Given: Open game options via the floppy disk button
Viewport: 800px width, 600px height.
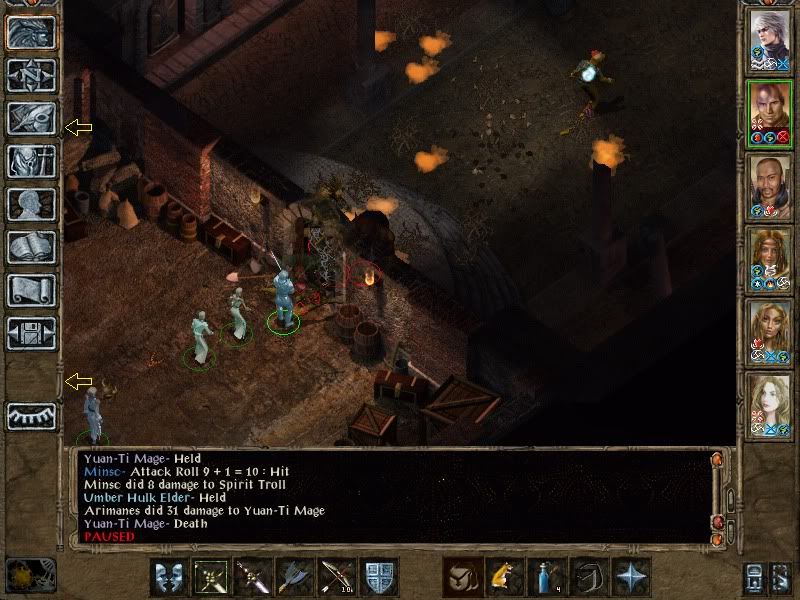Looking at the screenshot, I should (30, 333).
